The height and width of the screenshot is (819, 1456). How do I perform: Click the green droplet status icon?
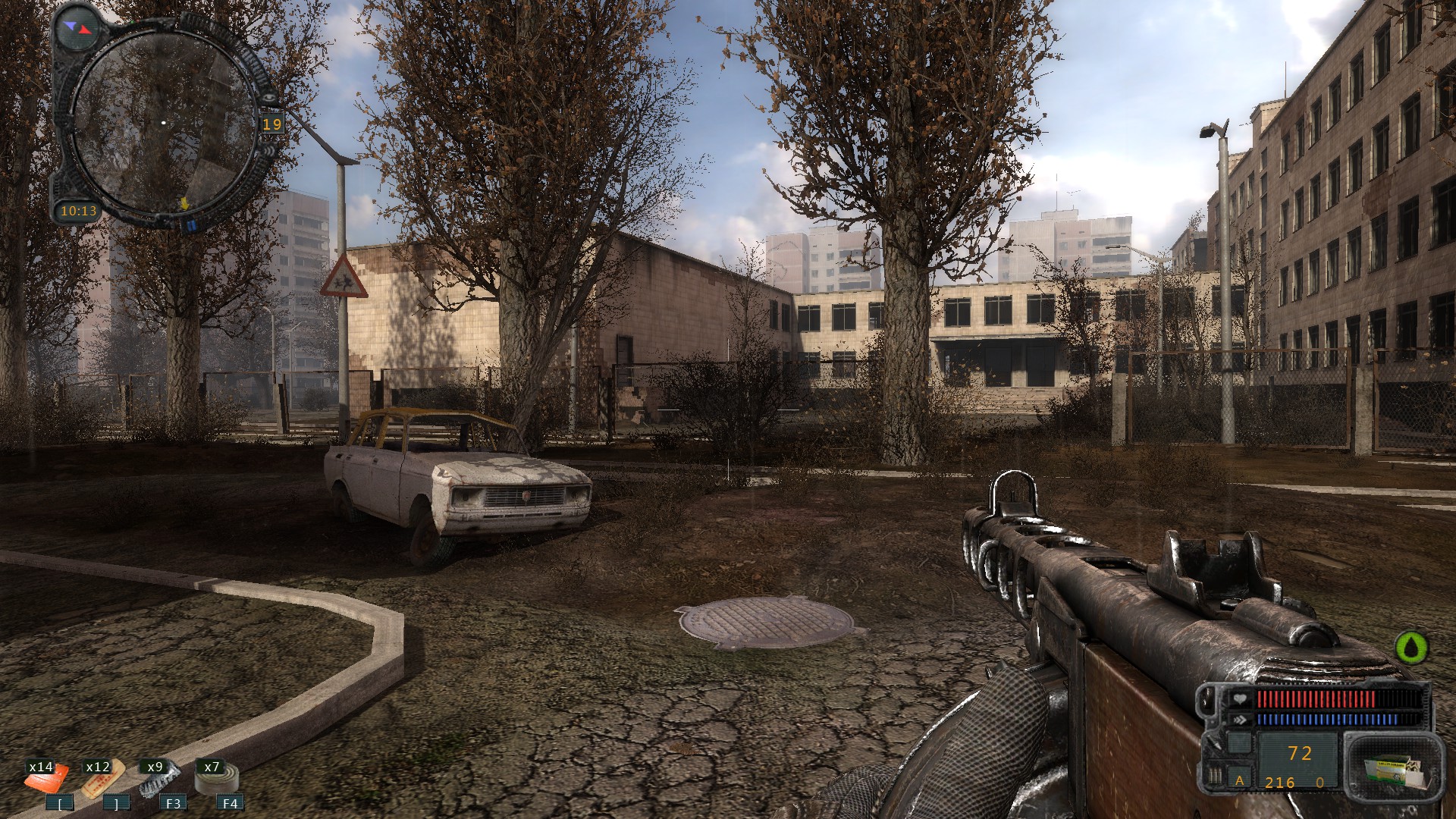[x=1411, y=648]
